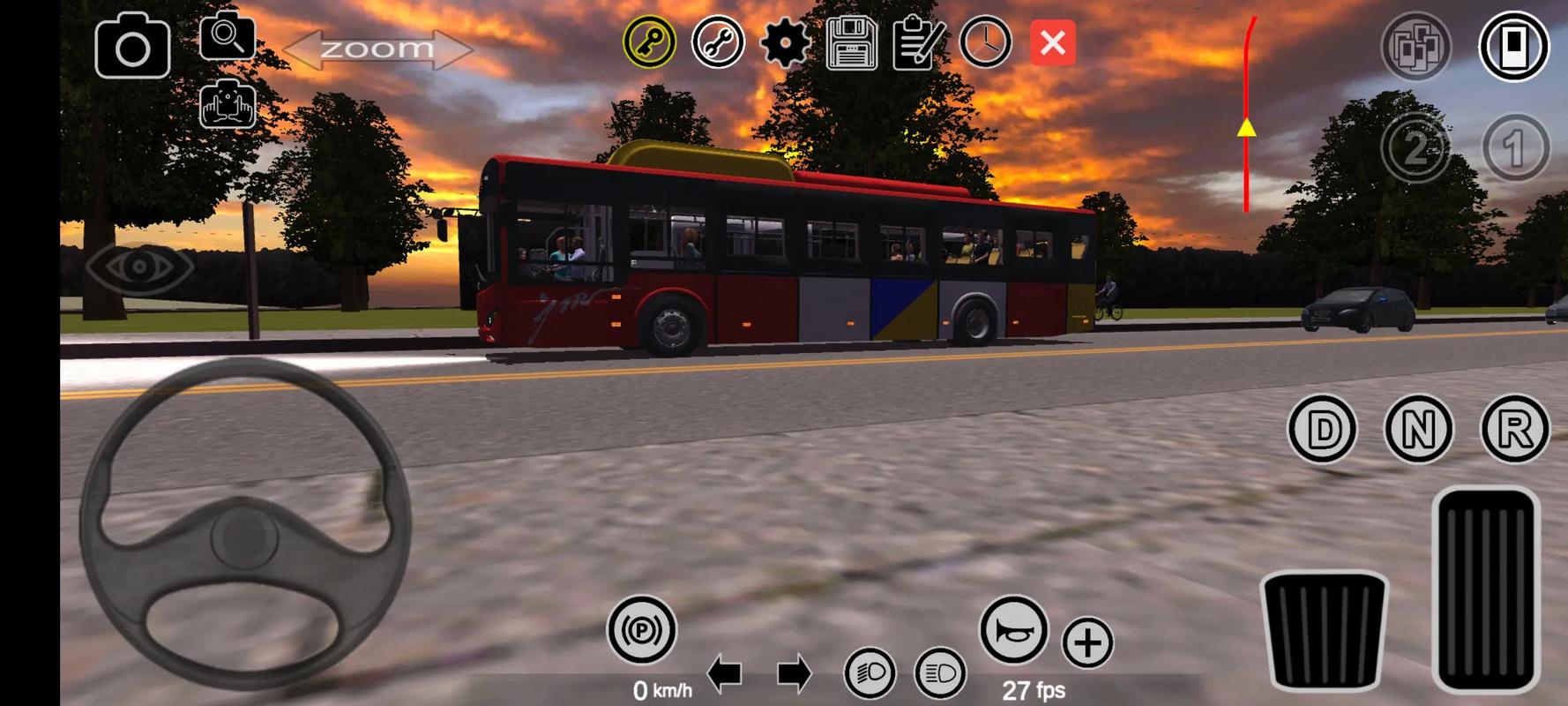Click the floppy disk save icon
1568x706 pixels.
point(851,42)
